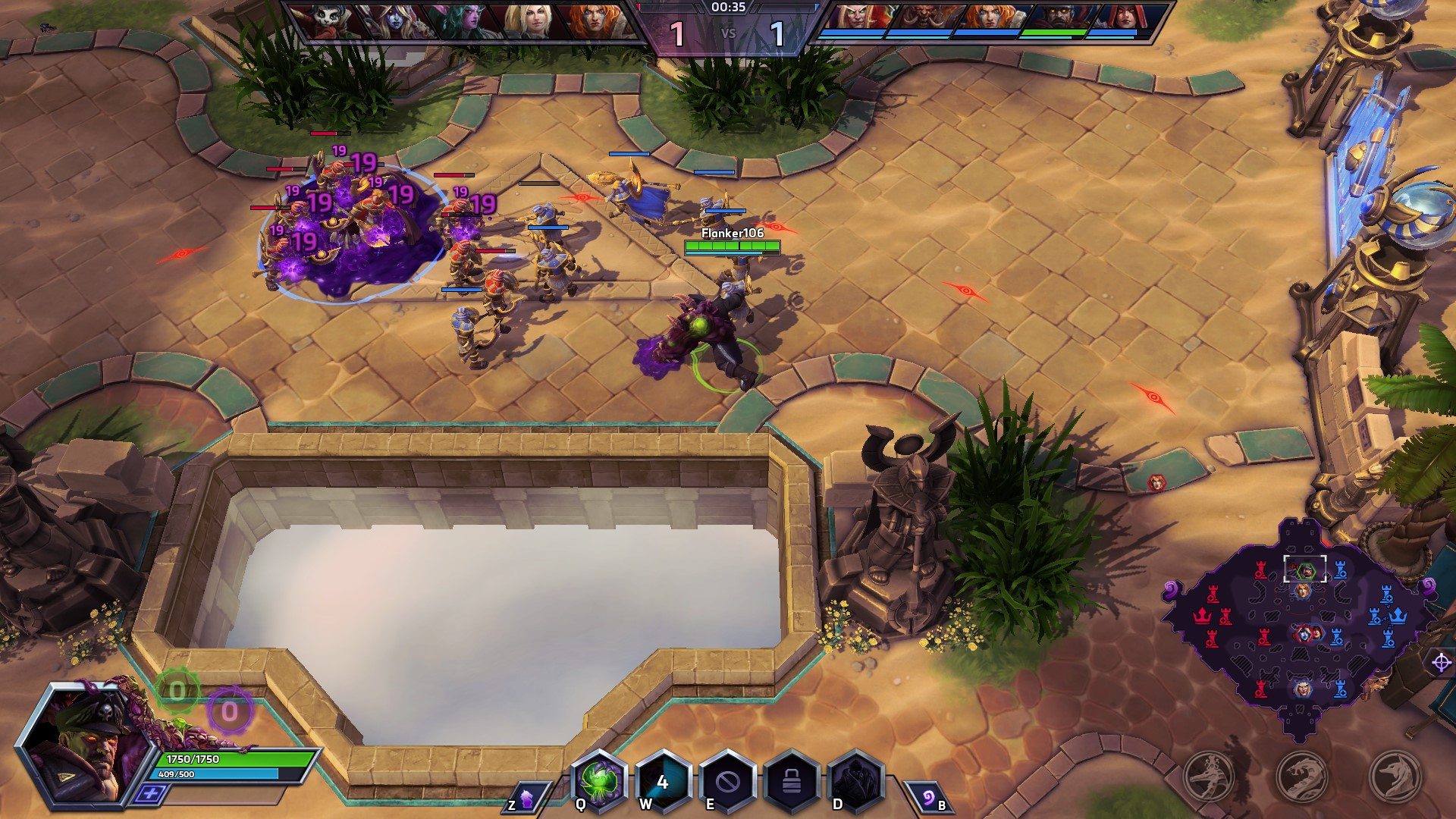Click the locked heroic ability slot
This screenshot has height=819, width=1456.
pyautogui.click(x=792, y=781)
